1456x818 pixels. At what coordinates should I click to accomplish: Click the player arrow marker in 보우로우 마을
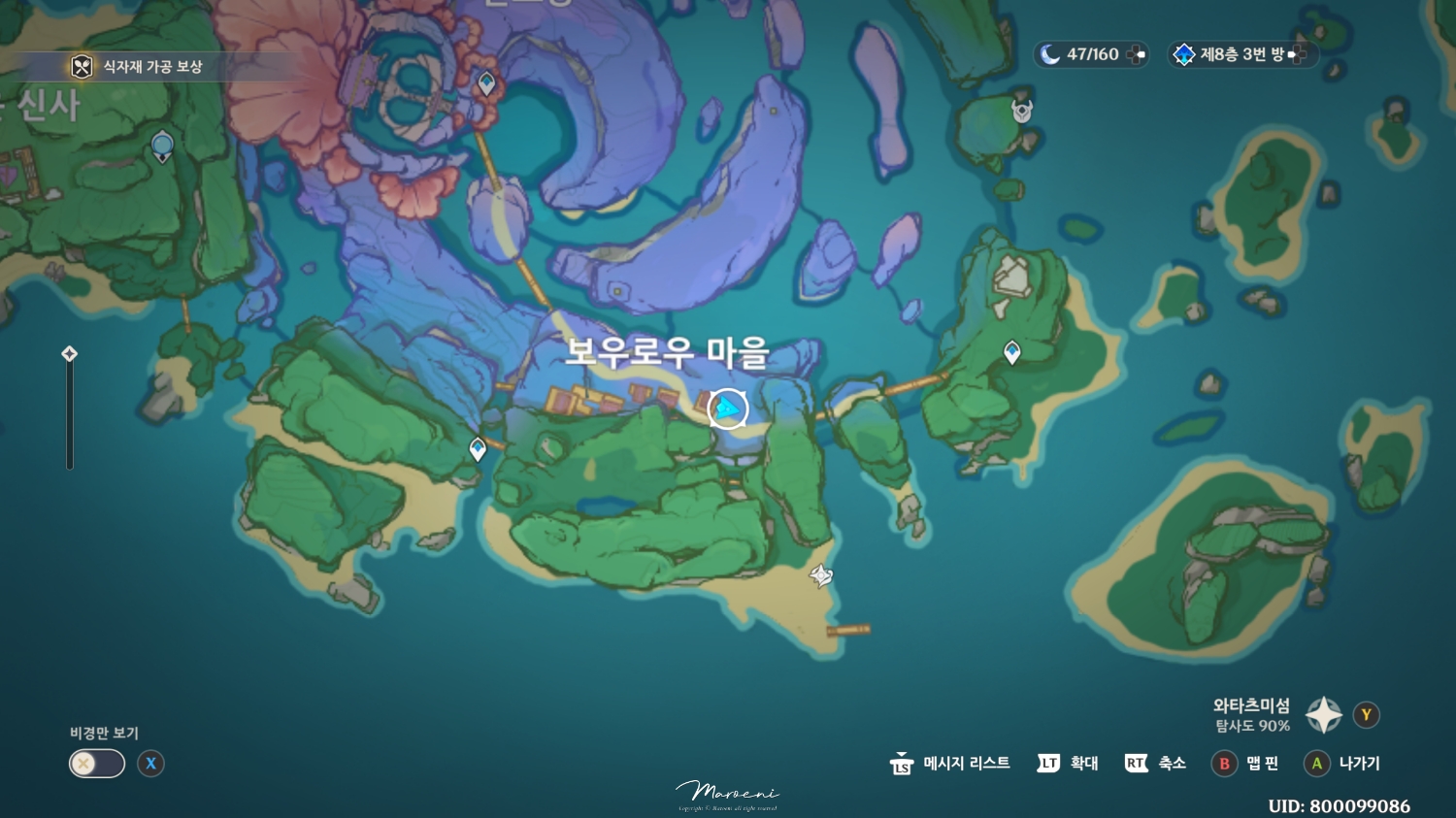pyautogui.click(x=726, y=409)
